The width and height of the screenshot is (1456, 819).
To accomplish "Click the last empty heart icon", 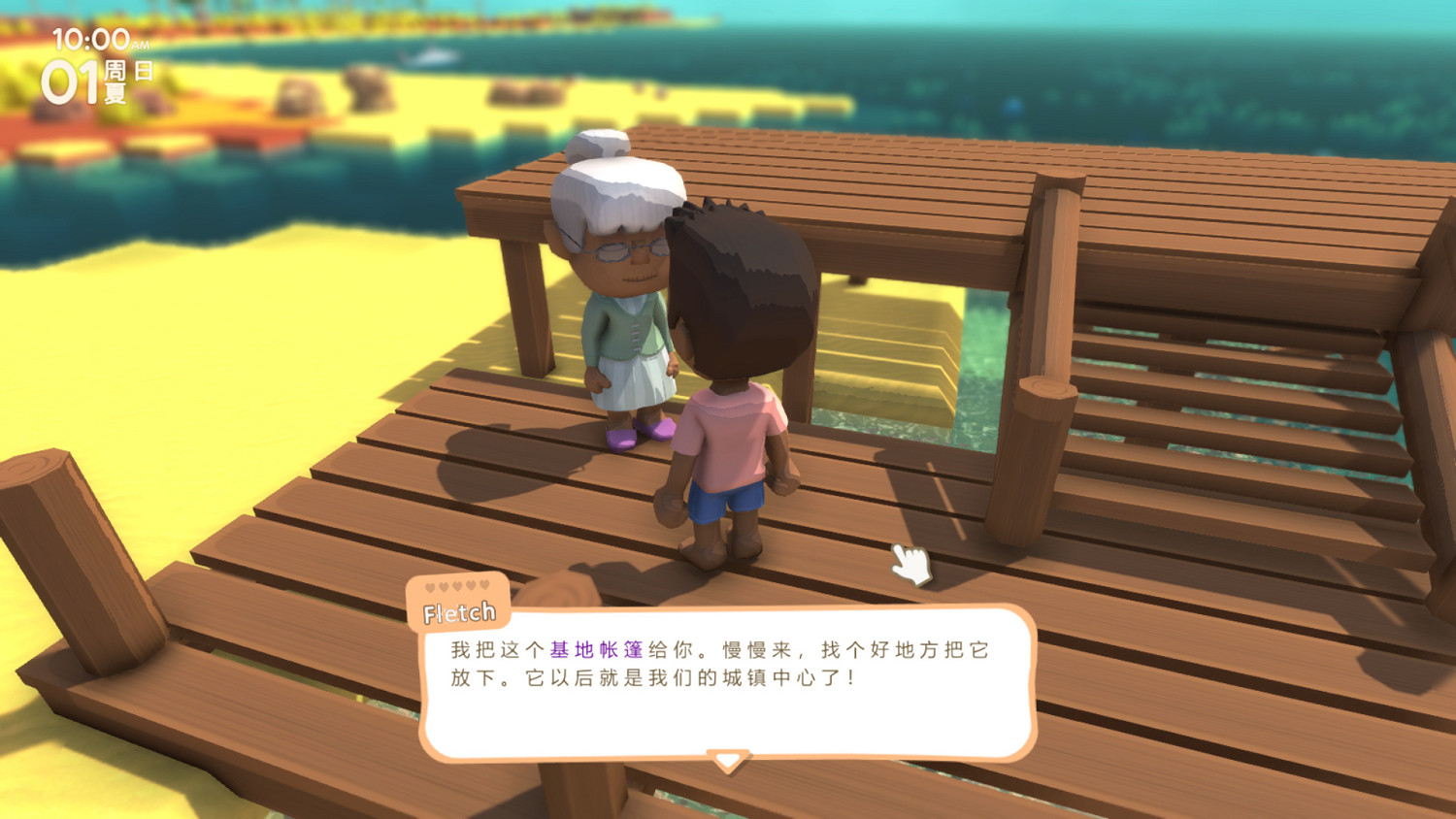I will click(x=482, y=585).
